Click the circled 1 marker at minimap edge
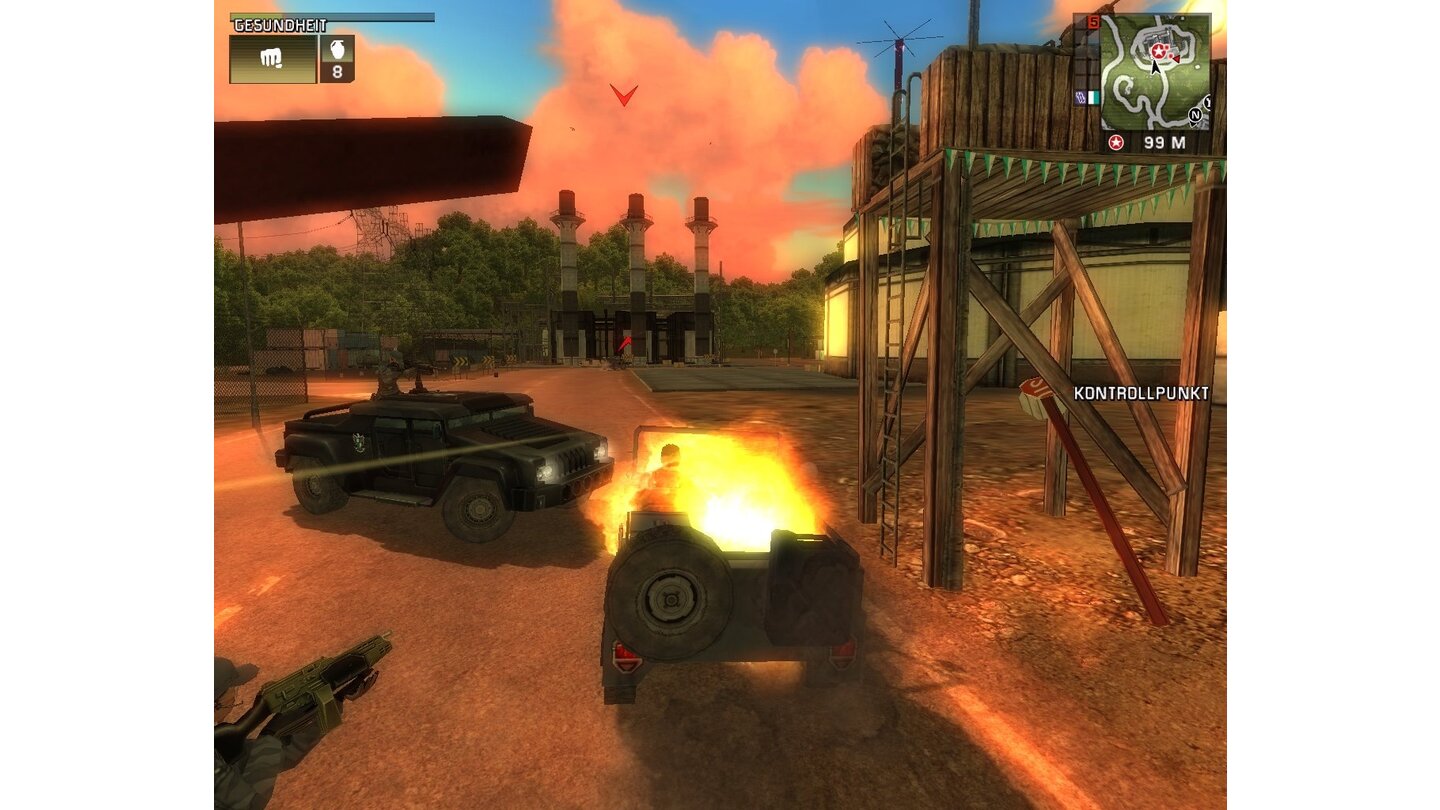This screenshot has height=810, width=1440. 1207,101
